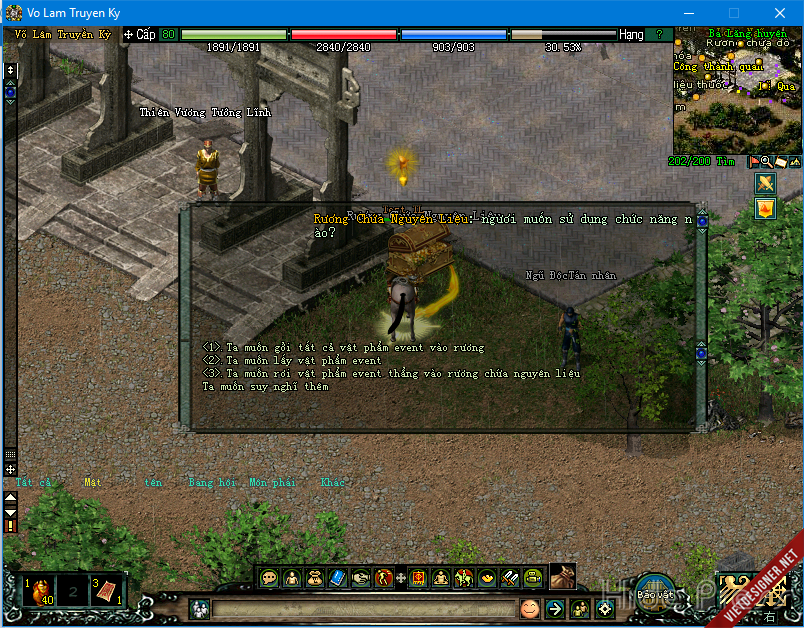This screenshot has width=804, height=628.
Task: Select "Ta muốn suy nghĩ thêm" to decline
Action: [265, 386]
